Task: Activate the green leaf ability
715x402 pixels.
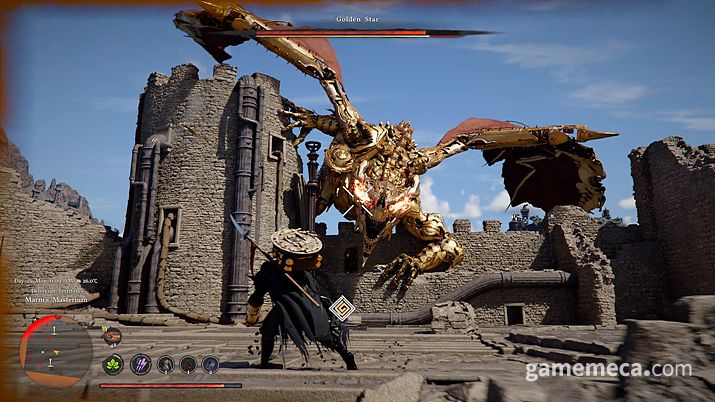Action: 114,364
